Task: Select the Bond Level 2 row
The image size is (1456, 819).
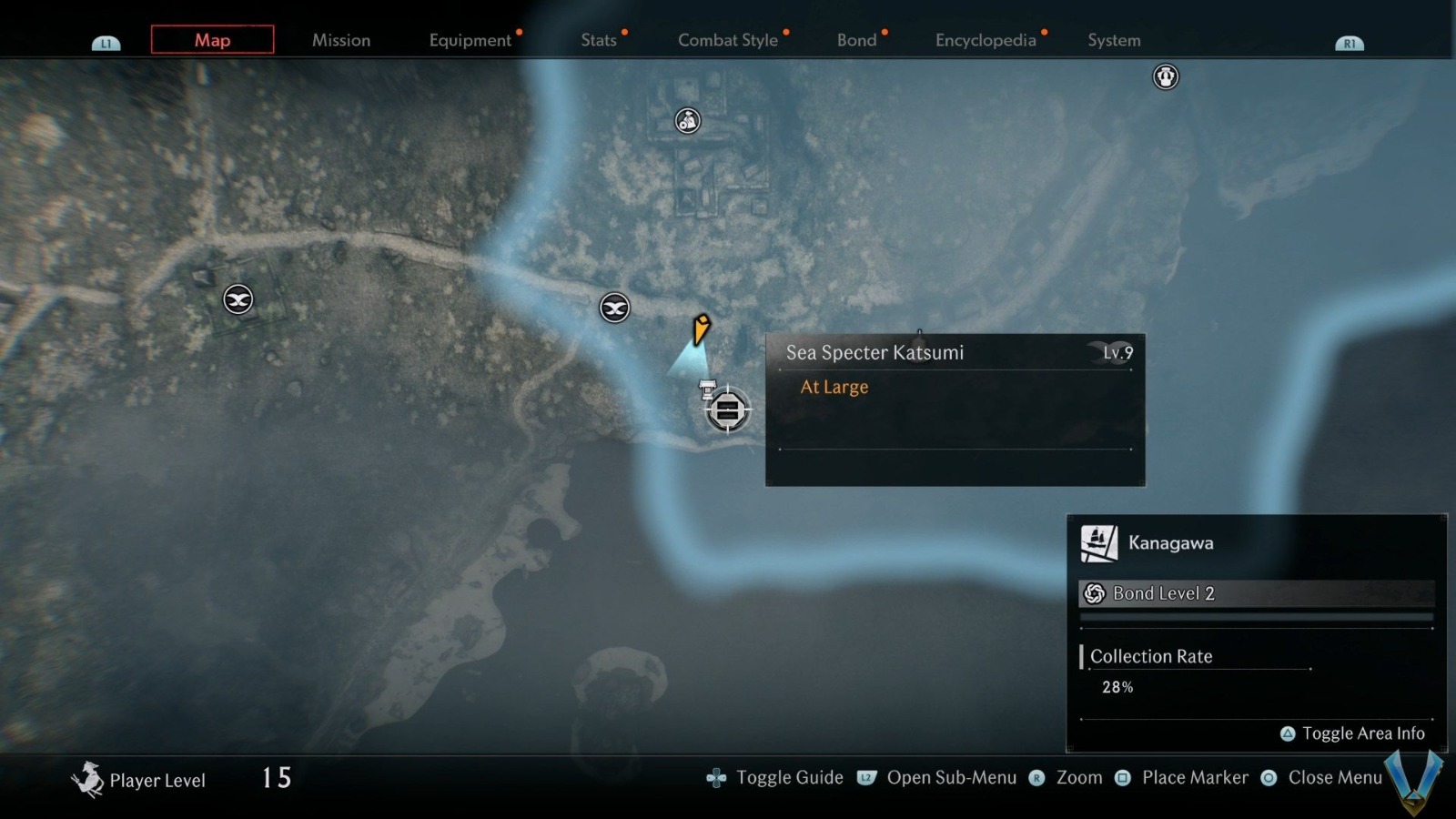Action: point(1256,593)
